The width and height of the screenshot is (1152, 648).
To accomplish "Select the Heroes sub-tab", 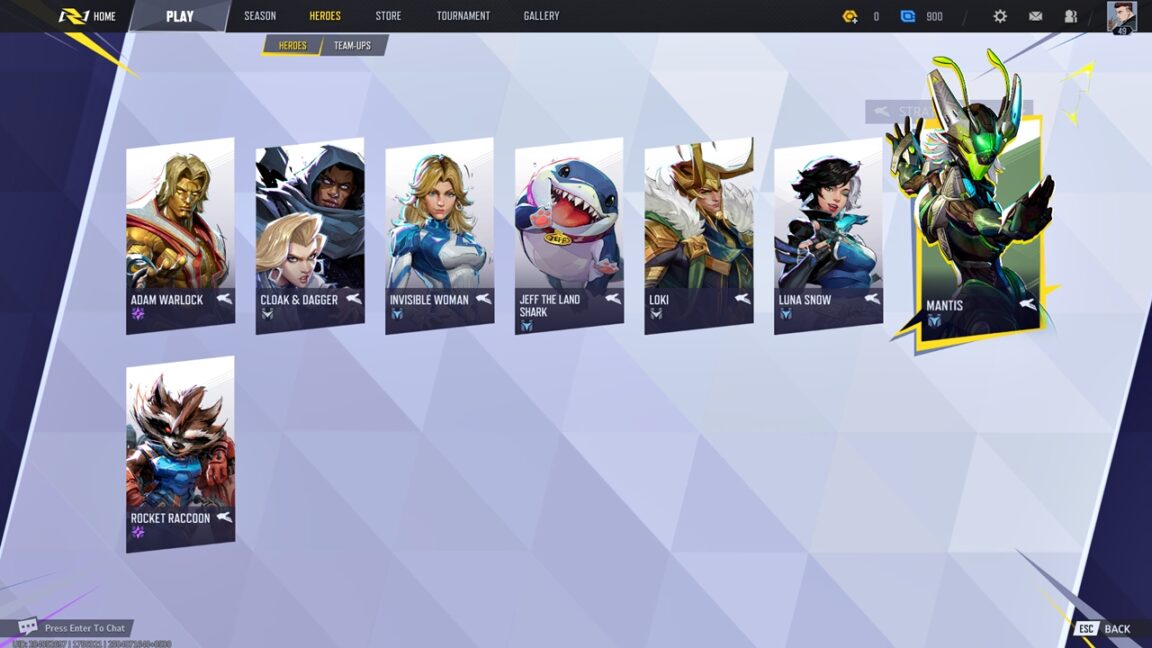I will click(x=292, y=45).
